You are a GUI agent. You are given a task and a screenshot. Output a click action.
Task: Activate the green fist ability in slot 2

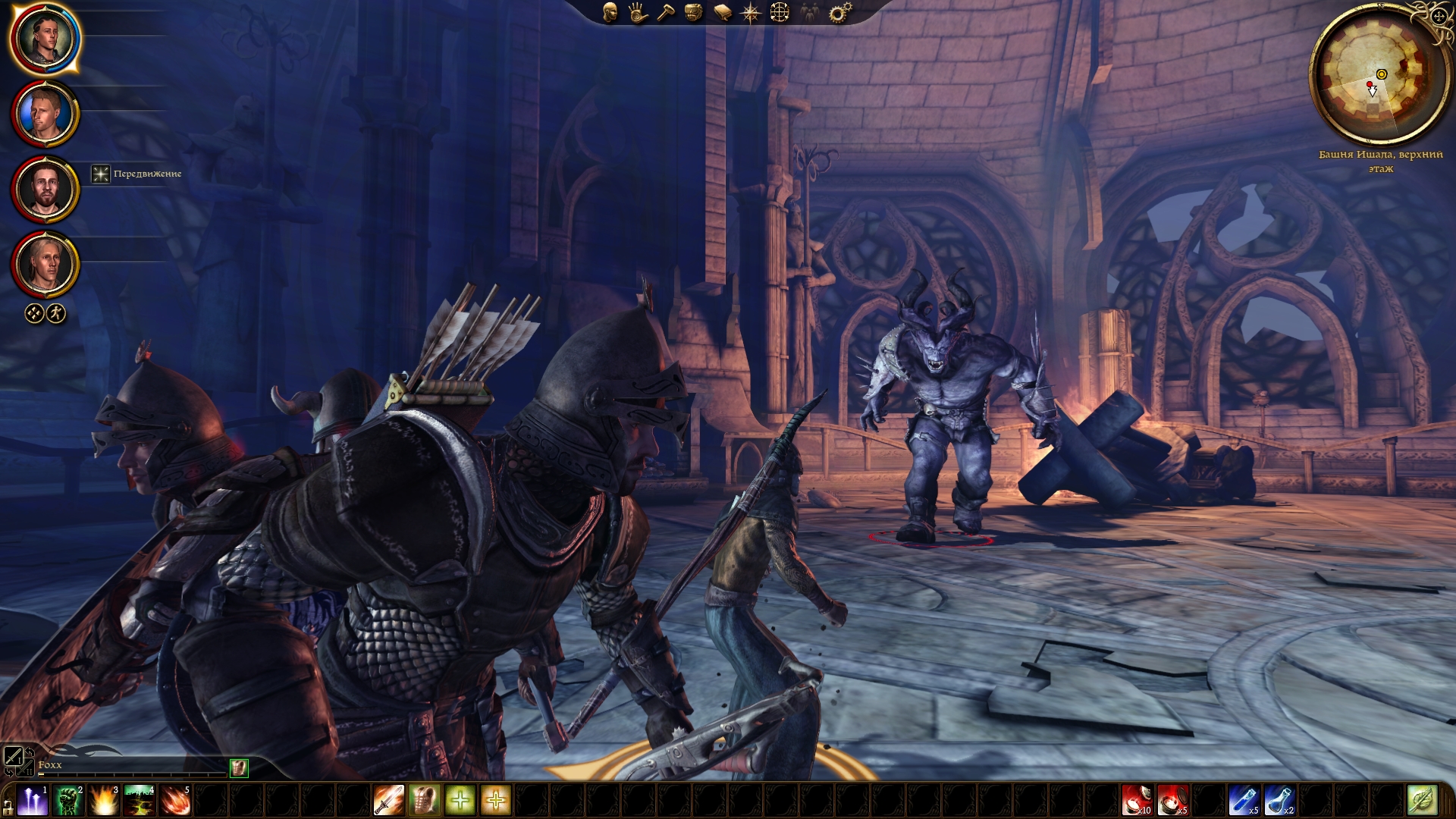pos(68,801)
